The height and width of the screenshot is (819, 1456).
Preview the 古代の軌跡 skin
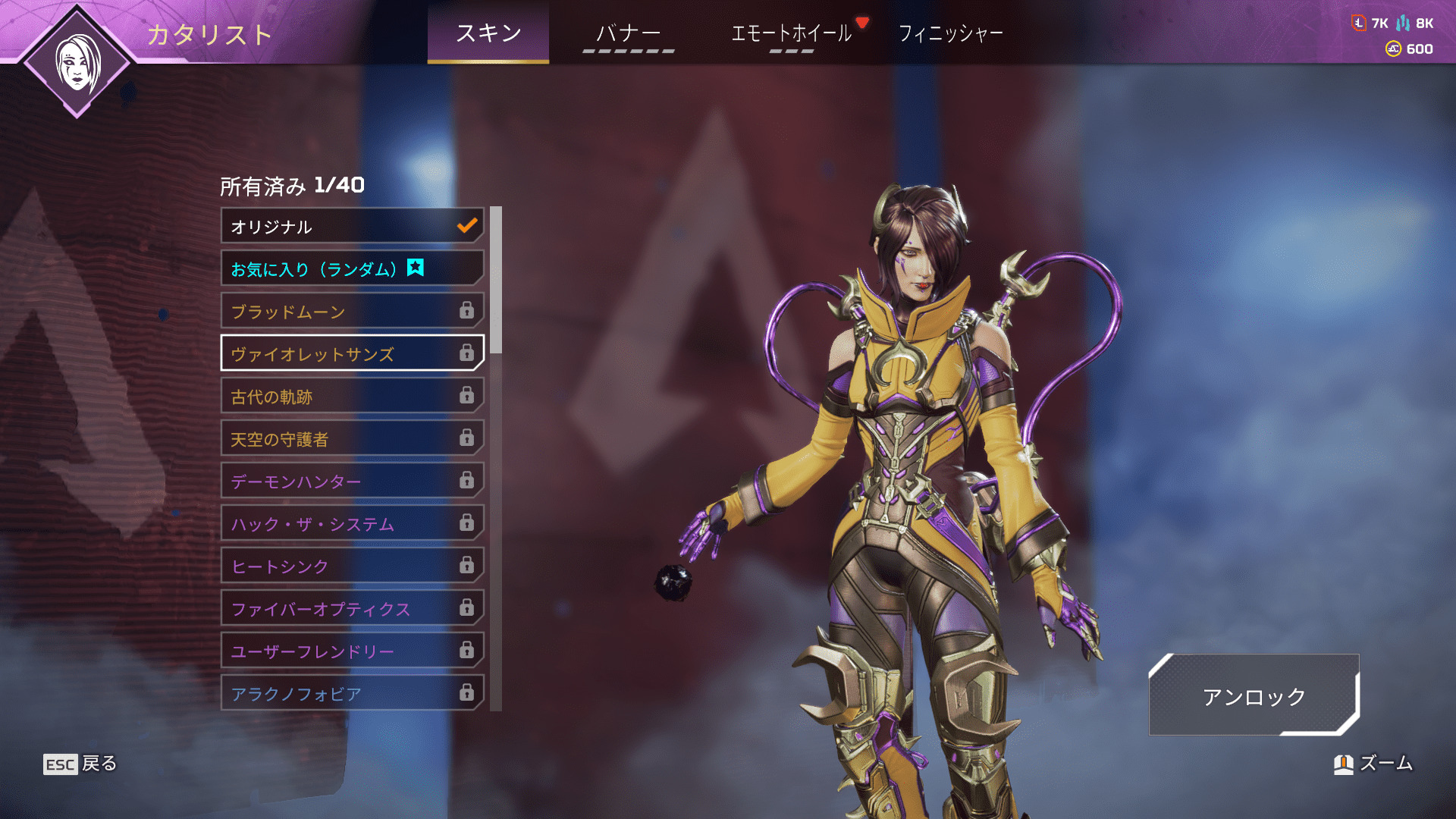(352, 396)
